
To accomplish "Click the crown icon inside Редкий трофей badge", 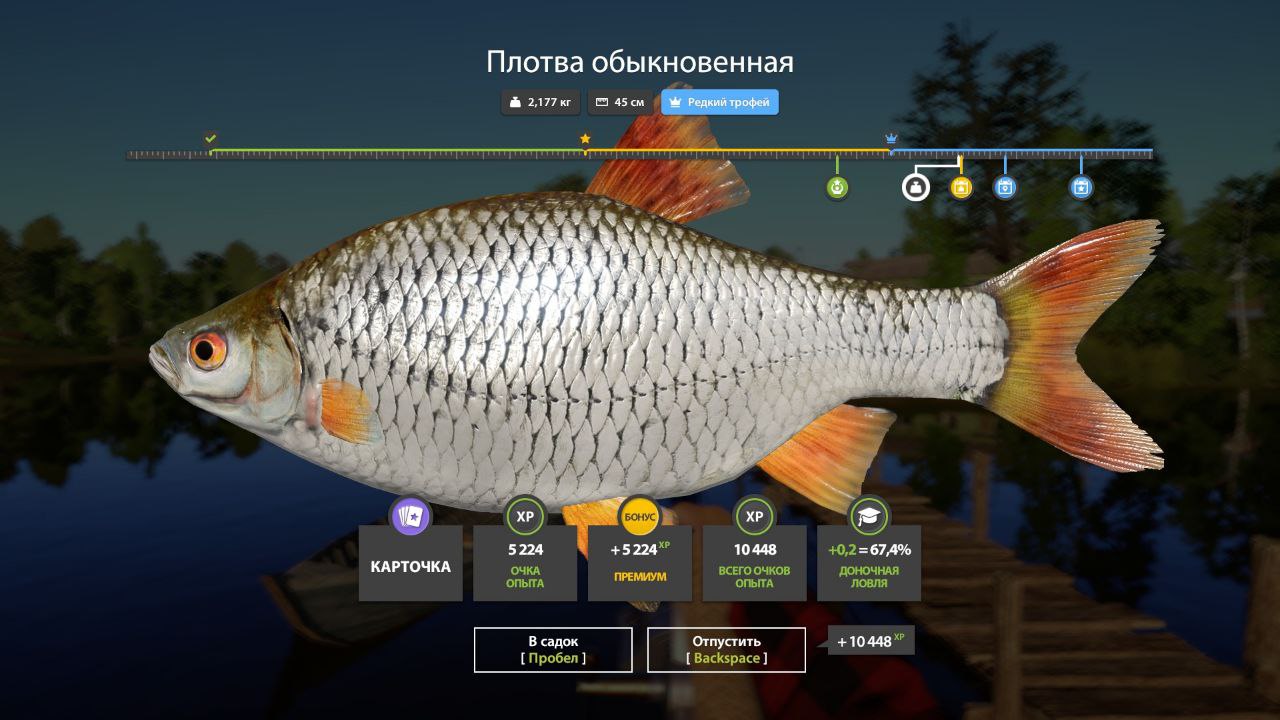I will (676, 101).
